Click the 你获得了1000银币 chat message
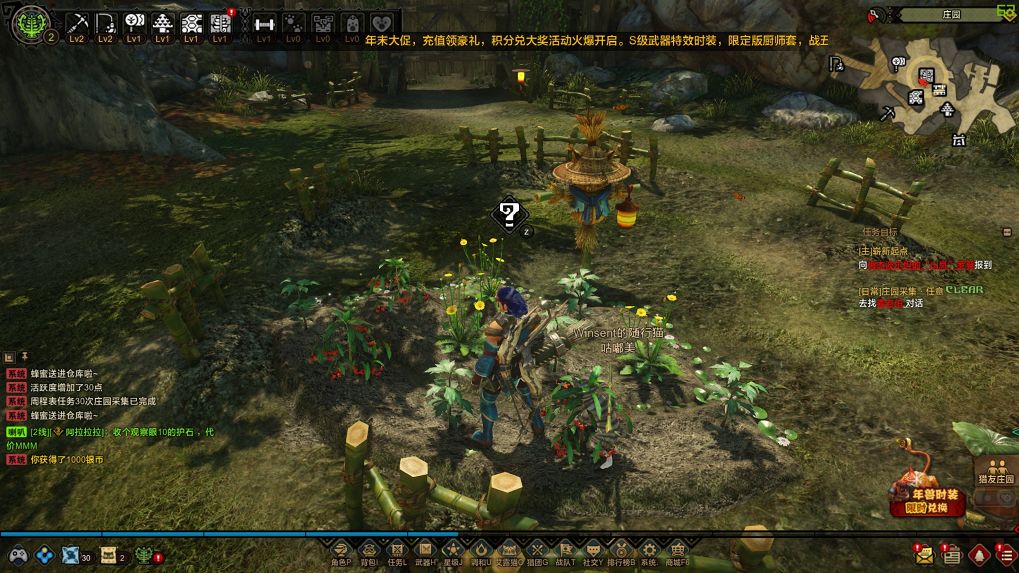Screen dimensions: 1019x573 coord(66,459)
